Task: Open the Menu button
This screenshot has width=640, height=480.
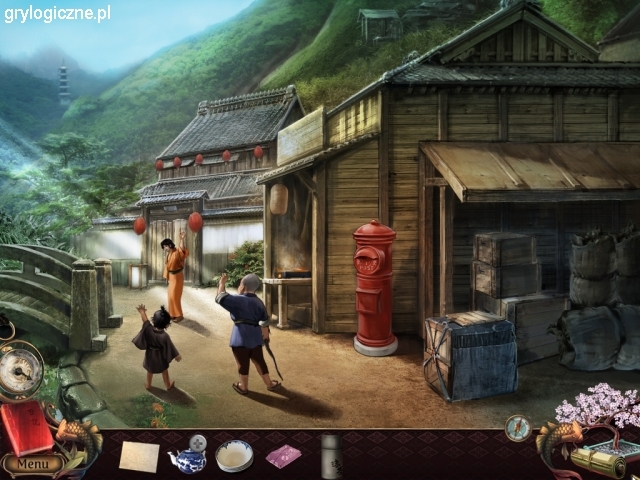Action: click(x=32, y=463)
